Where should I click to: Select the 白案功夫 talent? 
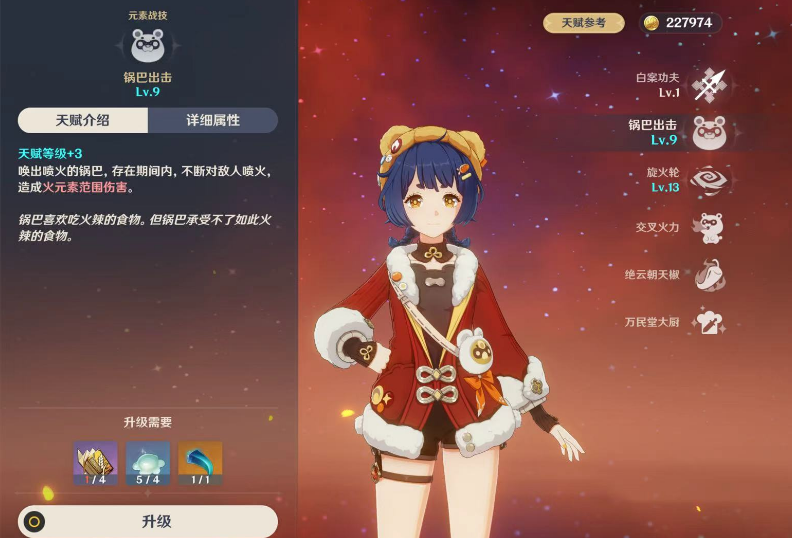[709, 85]
